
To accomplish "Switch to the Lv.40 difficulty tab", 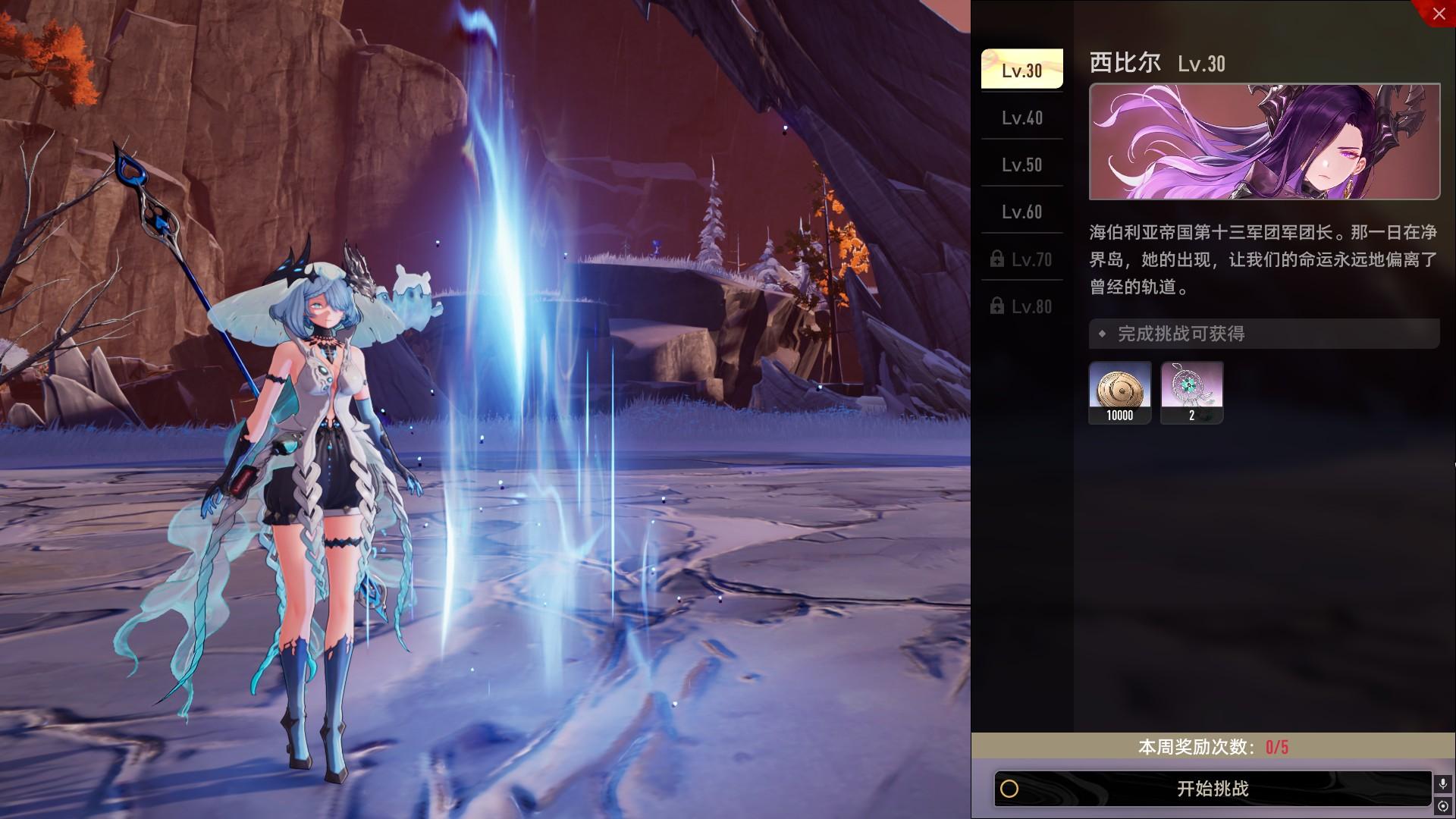I will 1021,118.
